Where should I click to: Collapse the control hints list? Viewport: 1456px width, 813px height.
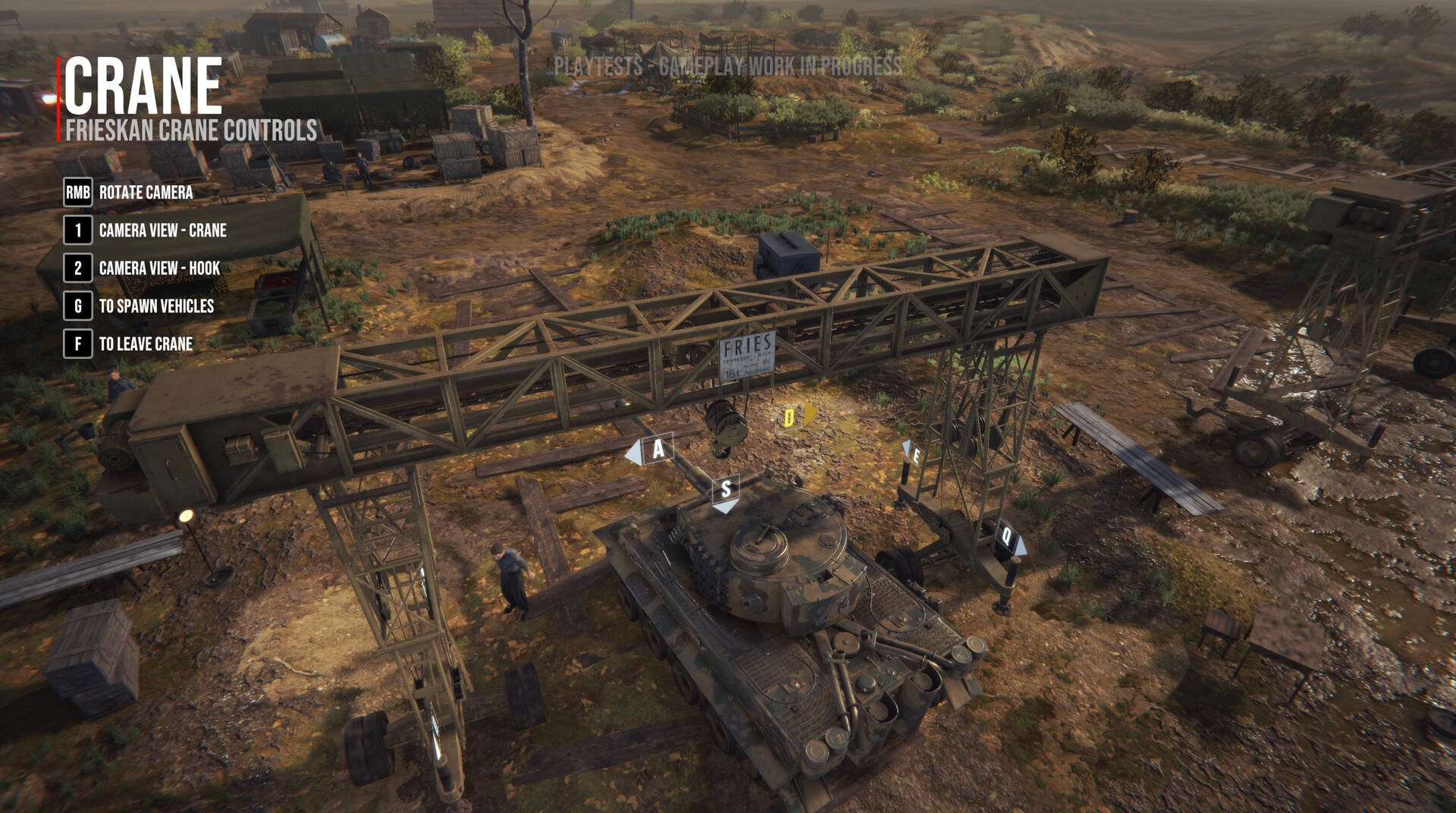(x=136, y=269)
